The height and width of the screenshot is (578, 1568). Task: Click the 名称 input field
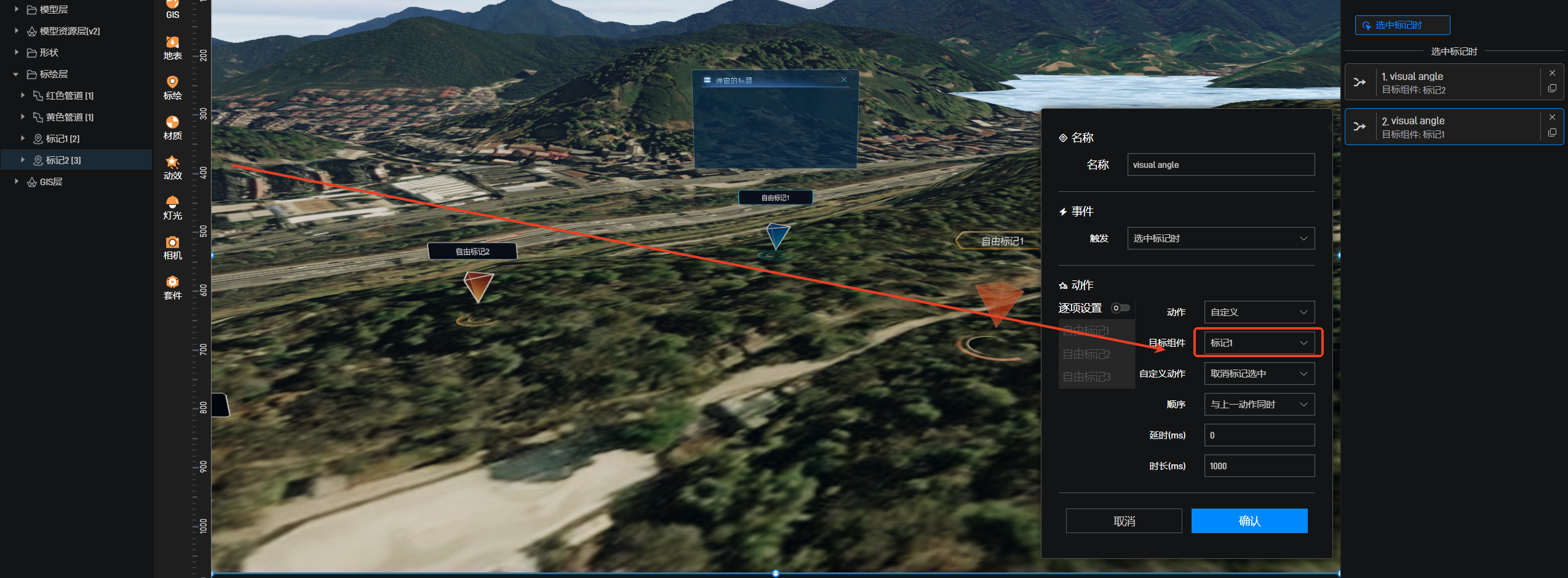click(1220, 165)
